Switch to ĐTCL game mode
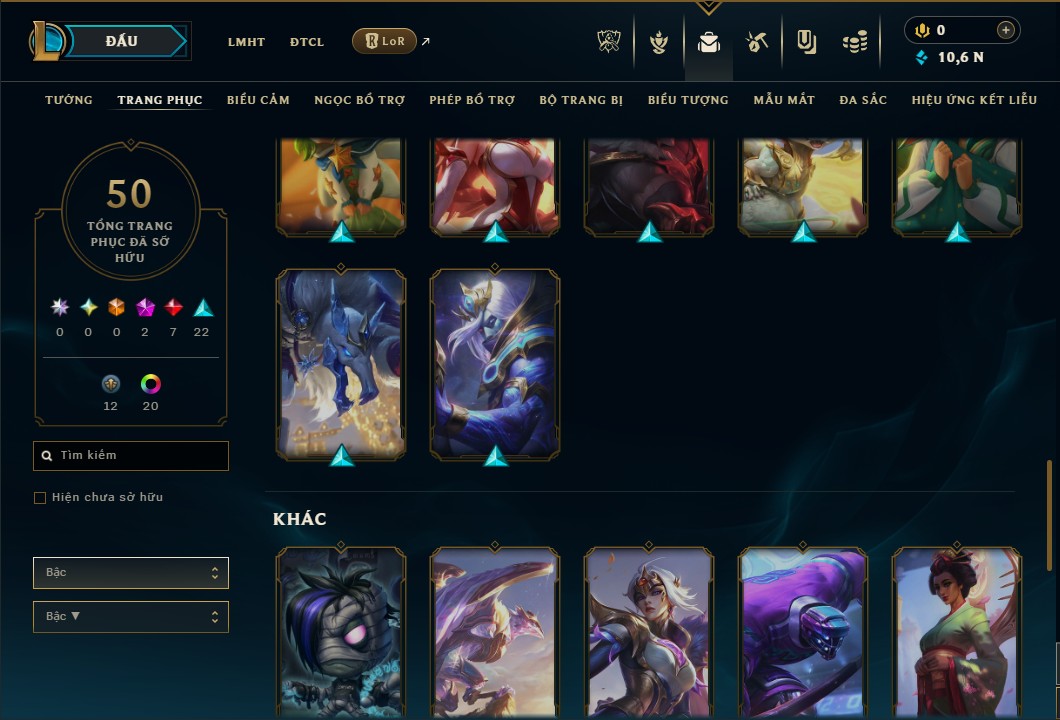This screenshot has height=720, width=1060. coord(307,42)
